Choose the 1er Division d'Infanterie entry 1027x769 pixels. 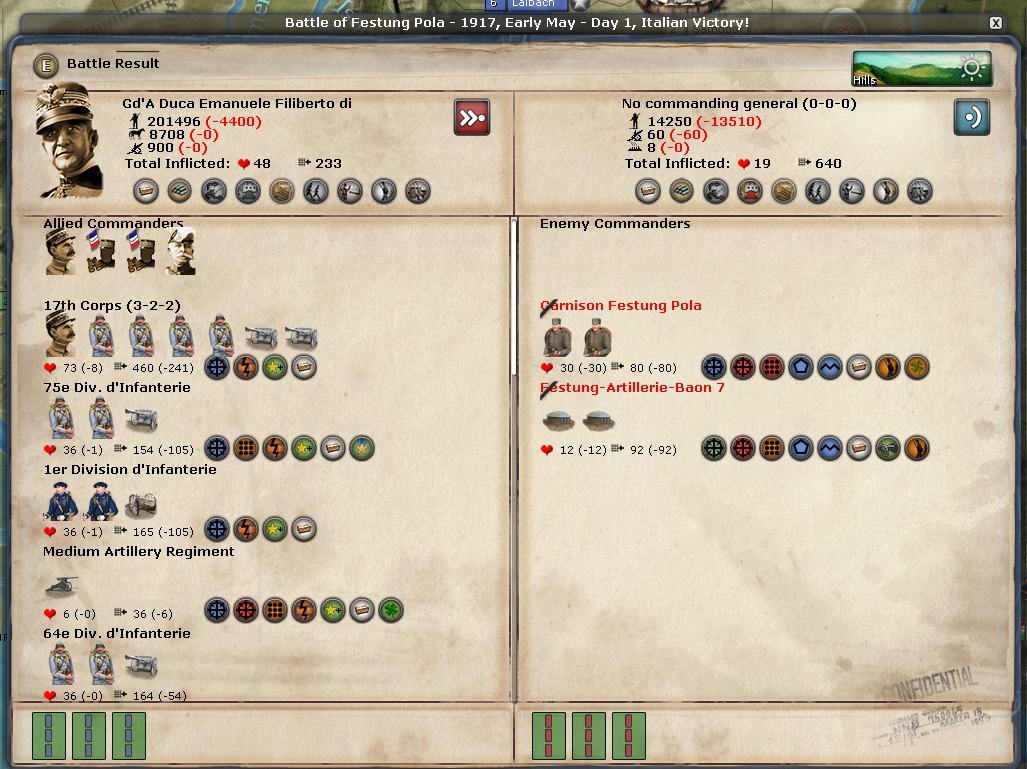pos(129,470)
